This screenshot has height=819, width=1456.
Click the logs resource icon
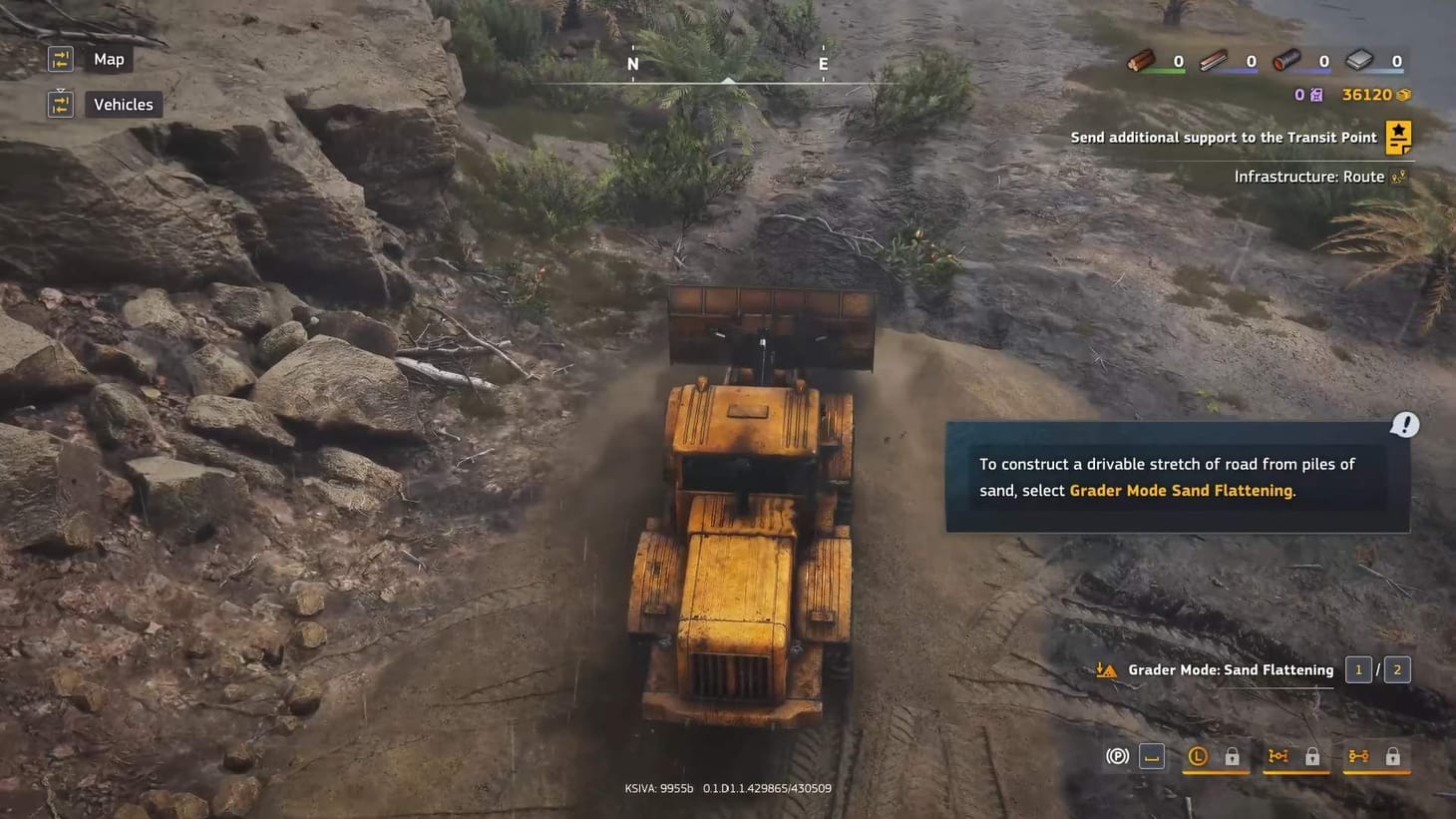pos(1140,60)
